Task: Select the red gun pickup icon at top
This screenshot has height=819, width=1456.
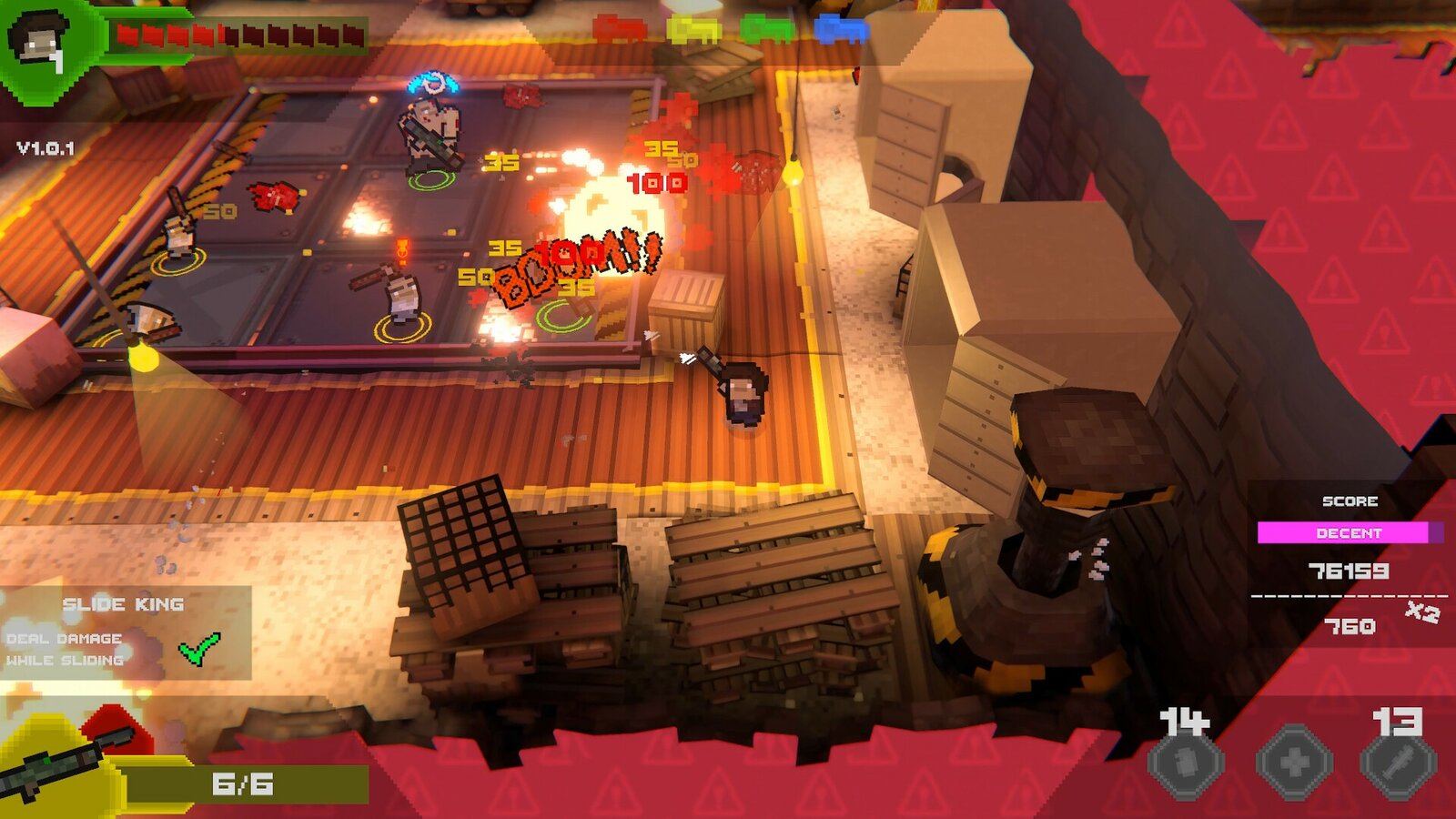Action: tap(619, 29)
